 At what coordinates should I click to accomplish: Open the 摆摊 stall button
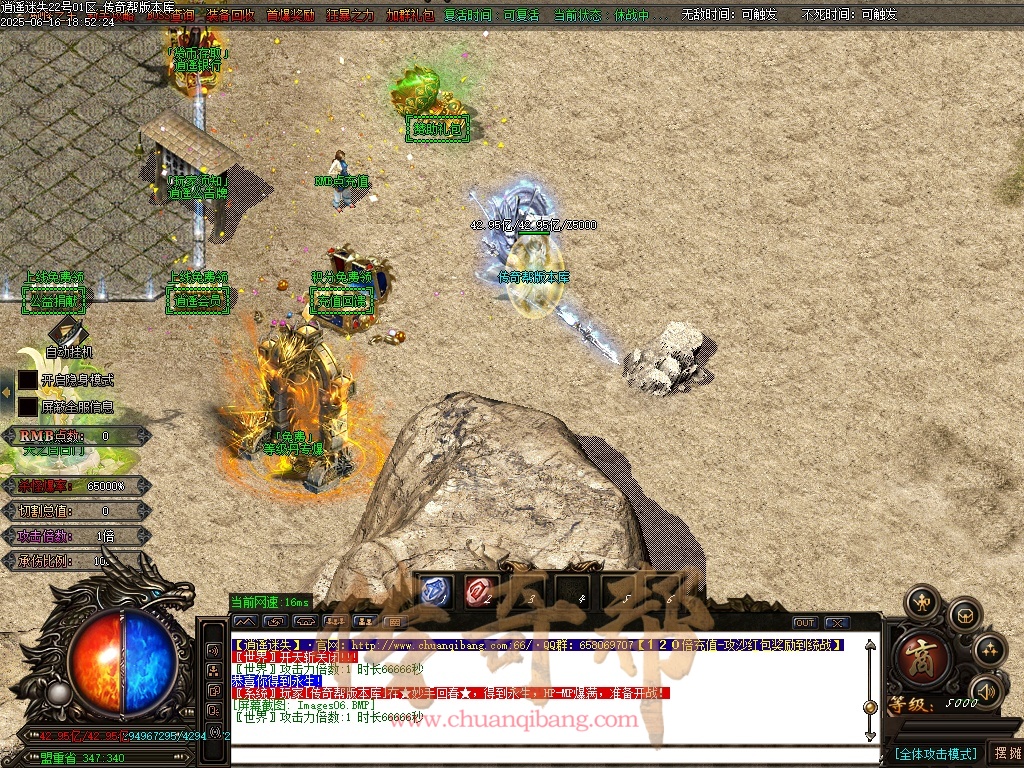click(1007, 753)
